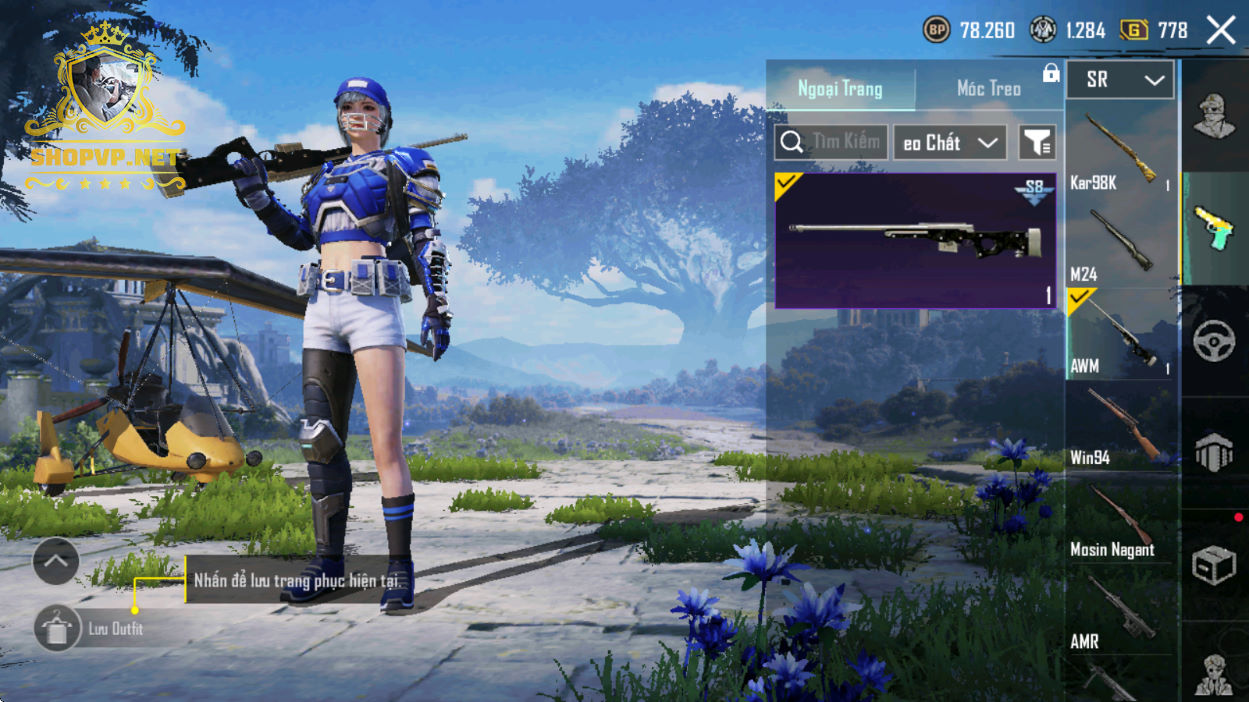Open the AMR weapon entry
The width and height of the screenshot is (1249, 702).
1120,611
